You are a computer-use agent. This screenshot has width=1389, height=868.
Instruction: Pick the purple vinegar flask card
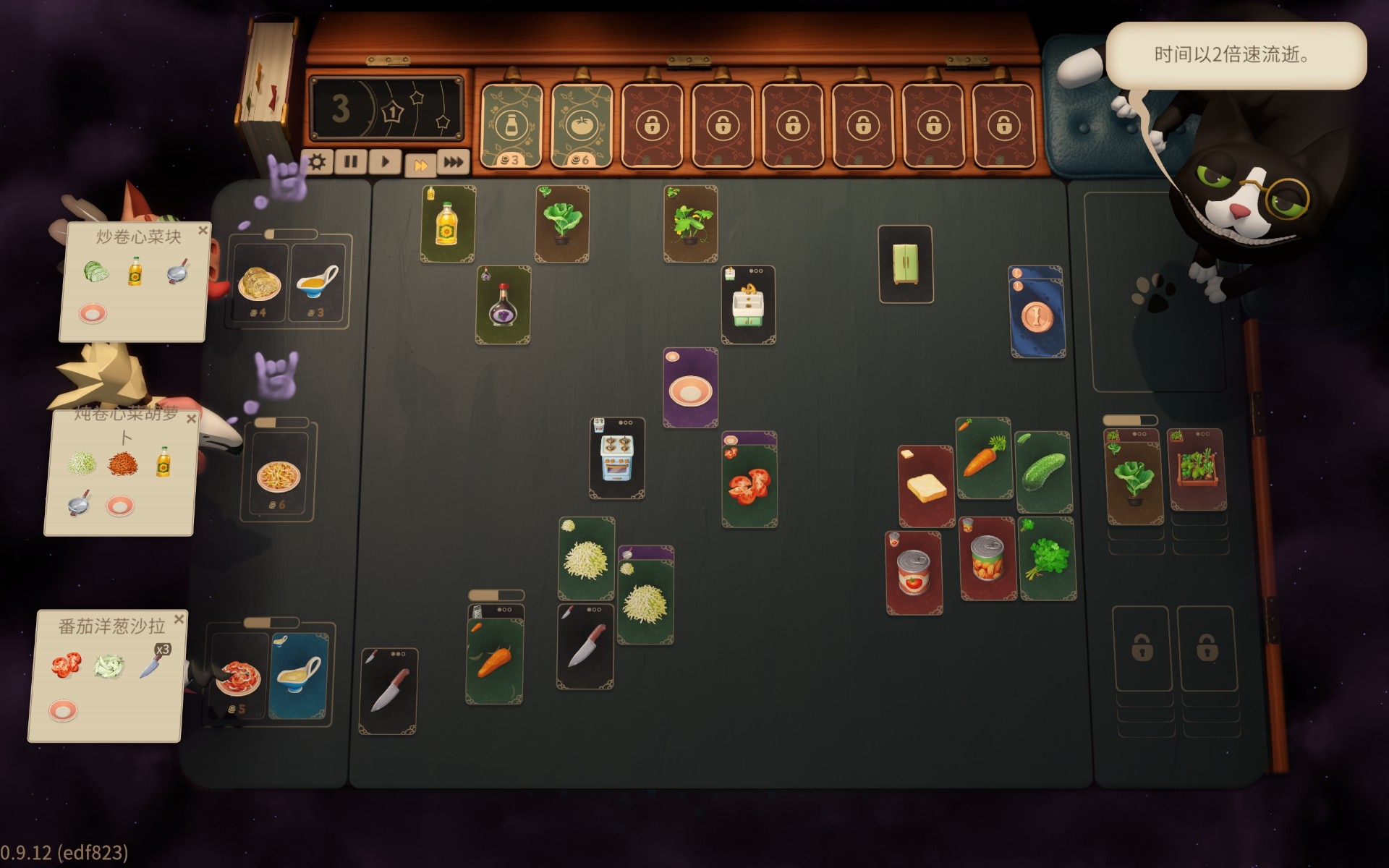[503, 305]
